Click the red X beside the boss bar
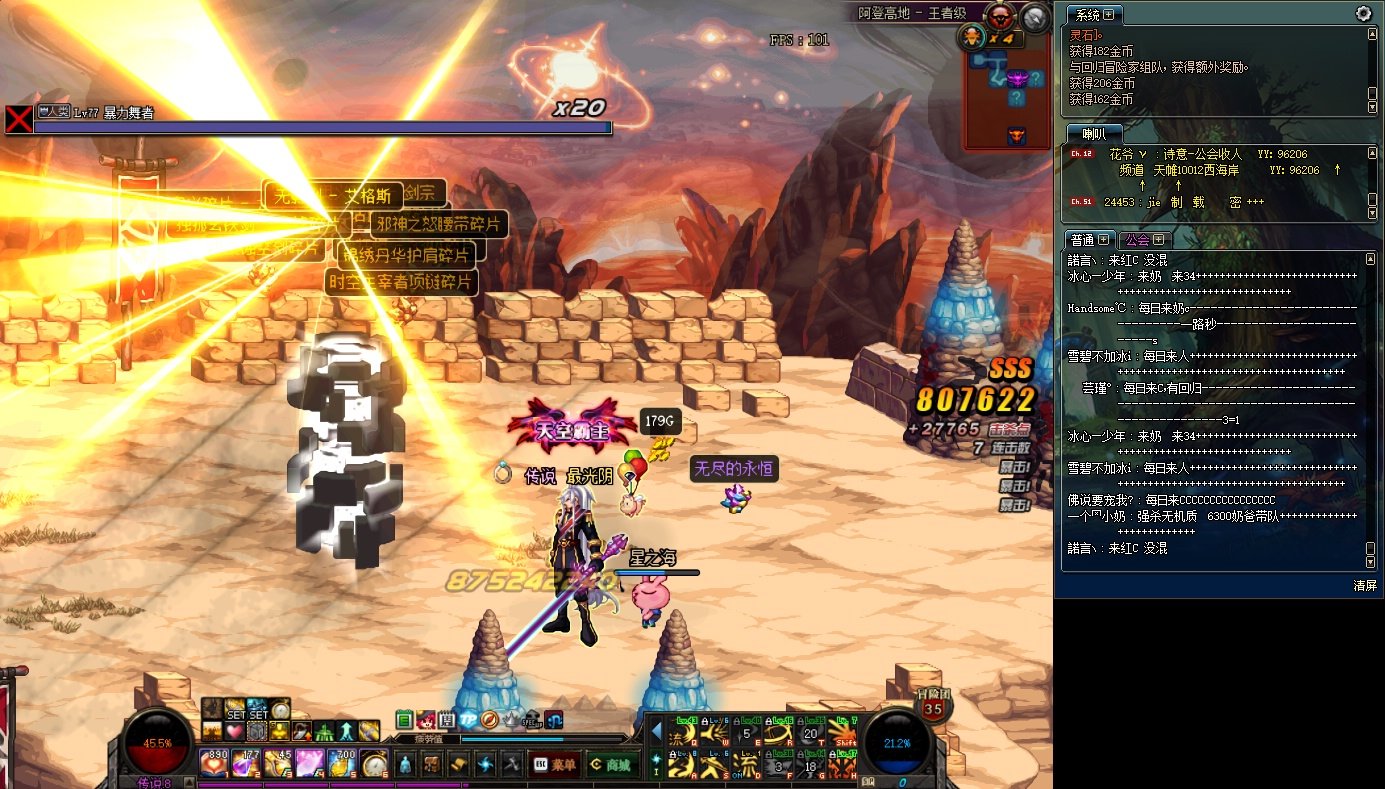The image size is (1385, 789). [18, 119]
